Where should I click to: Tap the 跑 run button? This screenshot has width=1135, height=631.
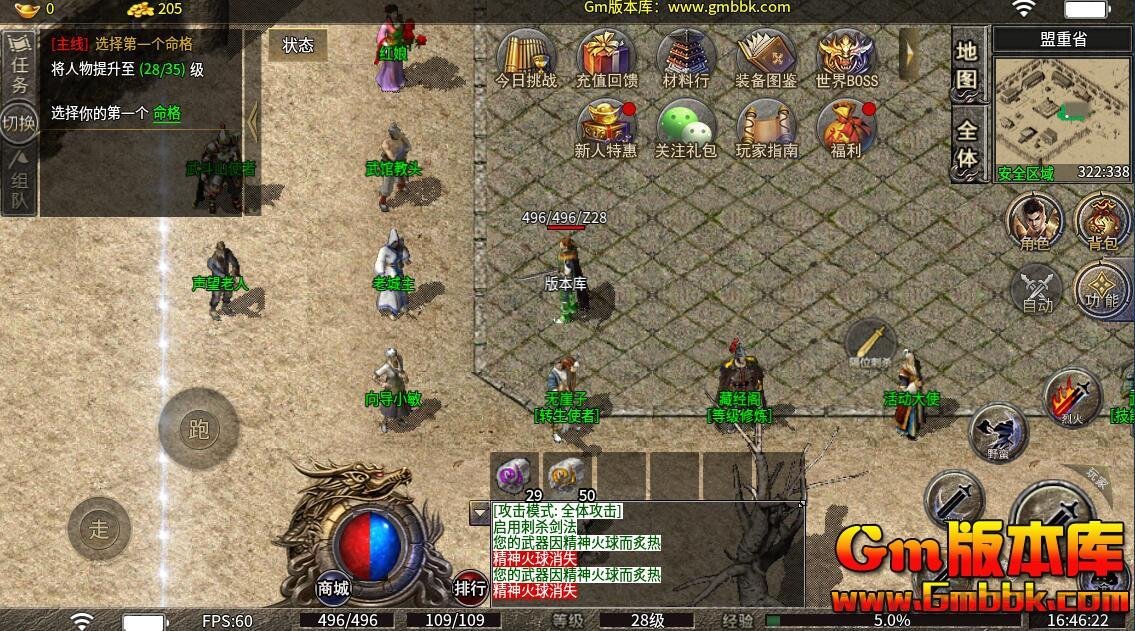tap(198, 429)
